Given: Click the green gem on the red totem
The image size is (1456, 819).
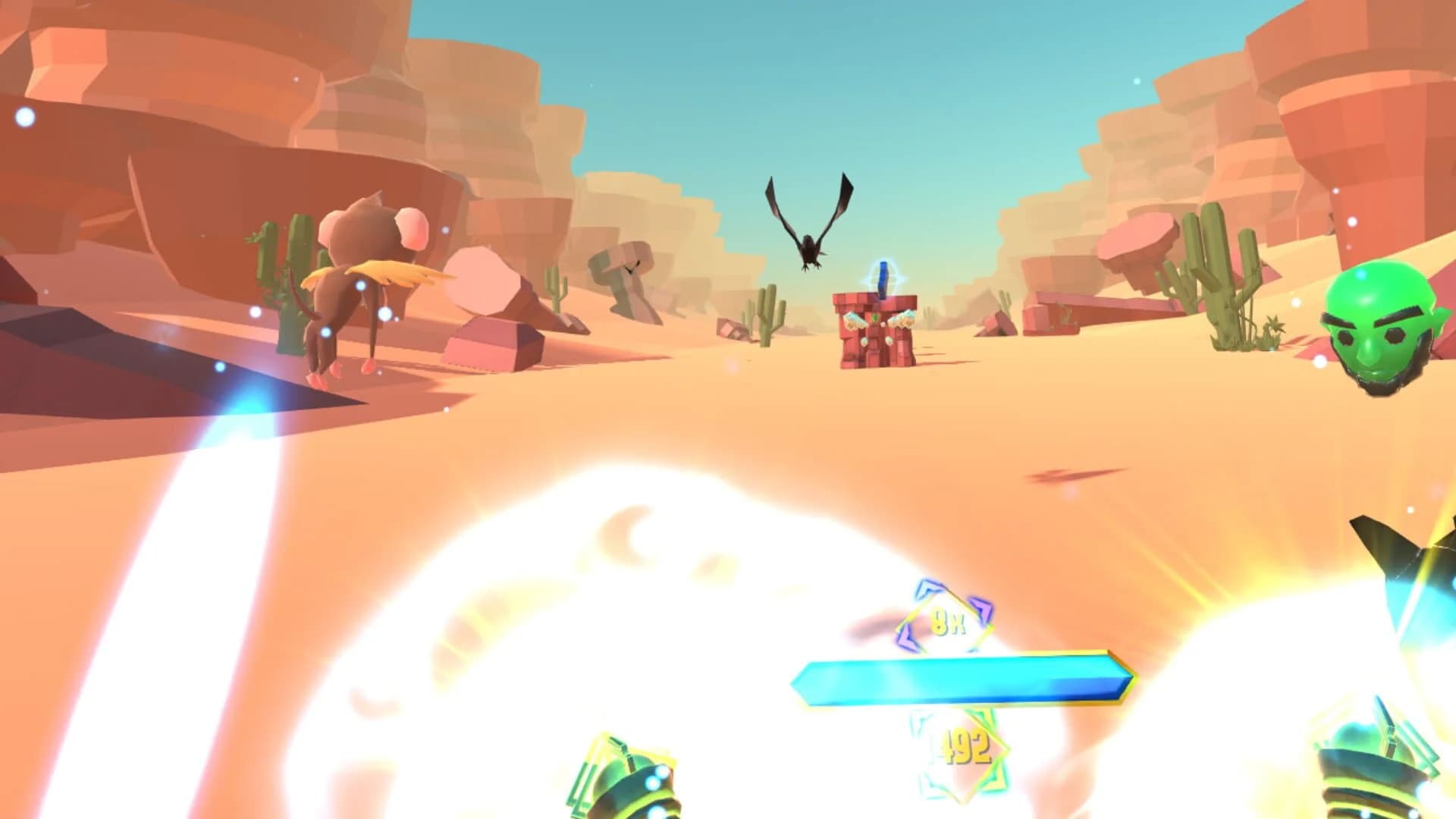Looking at the screenshot, I should point(875,318).
